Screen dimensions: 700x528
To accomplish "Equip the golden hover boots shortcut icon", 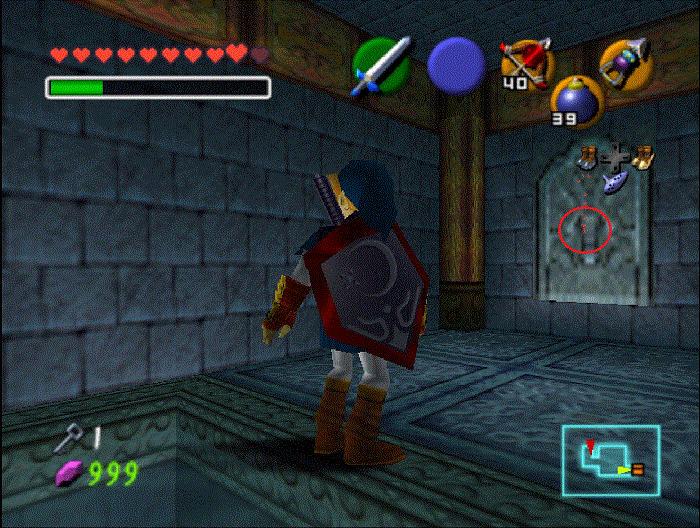I will coord(641,156).
